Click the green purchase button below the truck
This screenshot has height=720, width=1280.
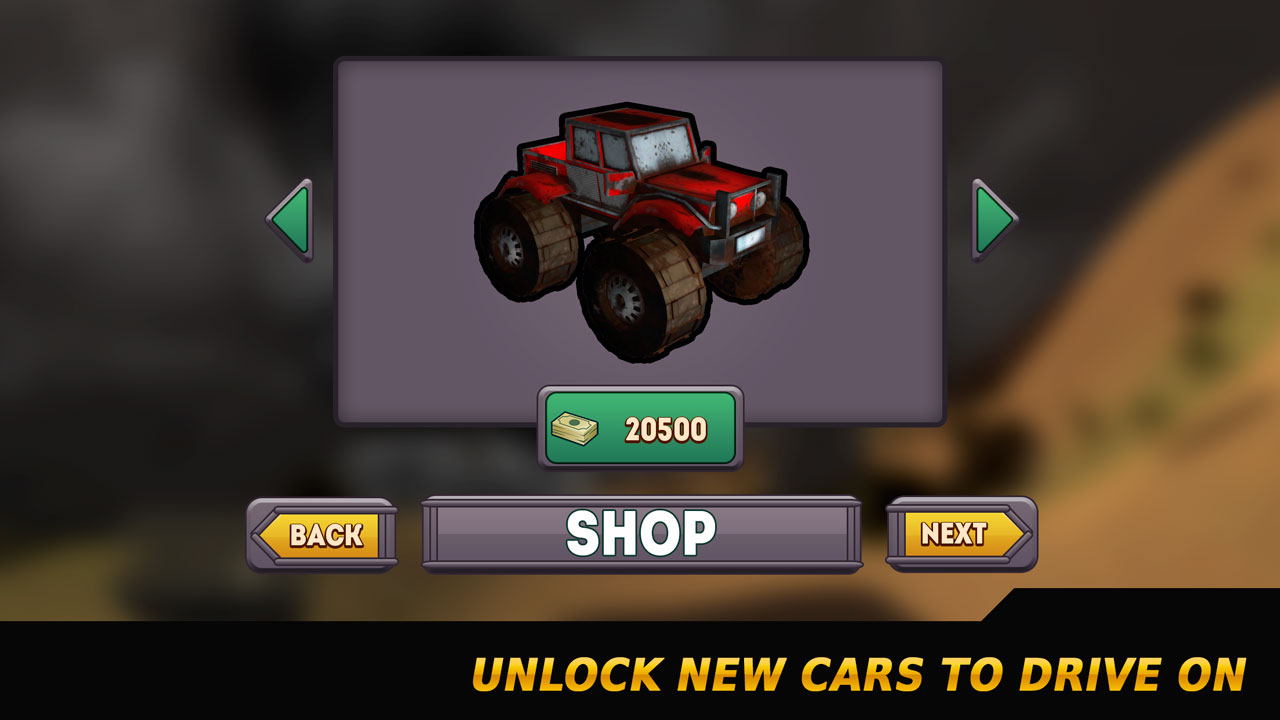tap(640, 428)
